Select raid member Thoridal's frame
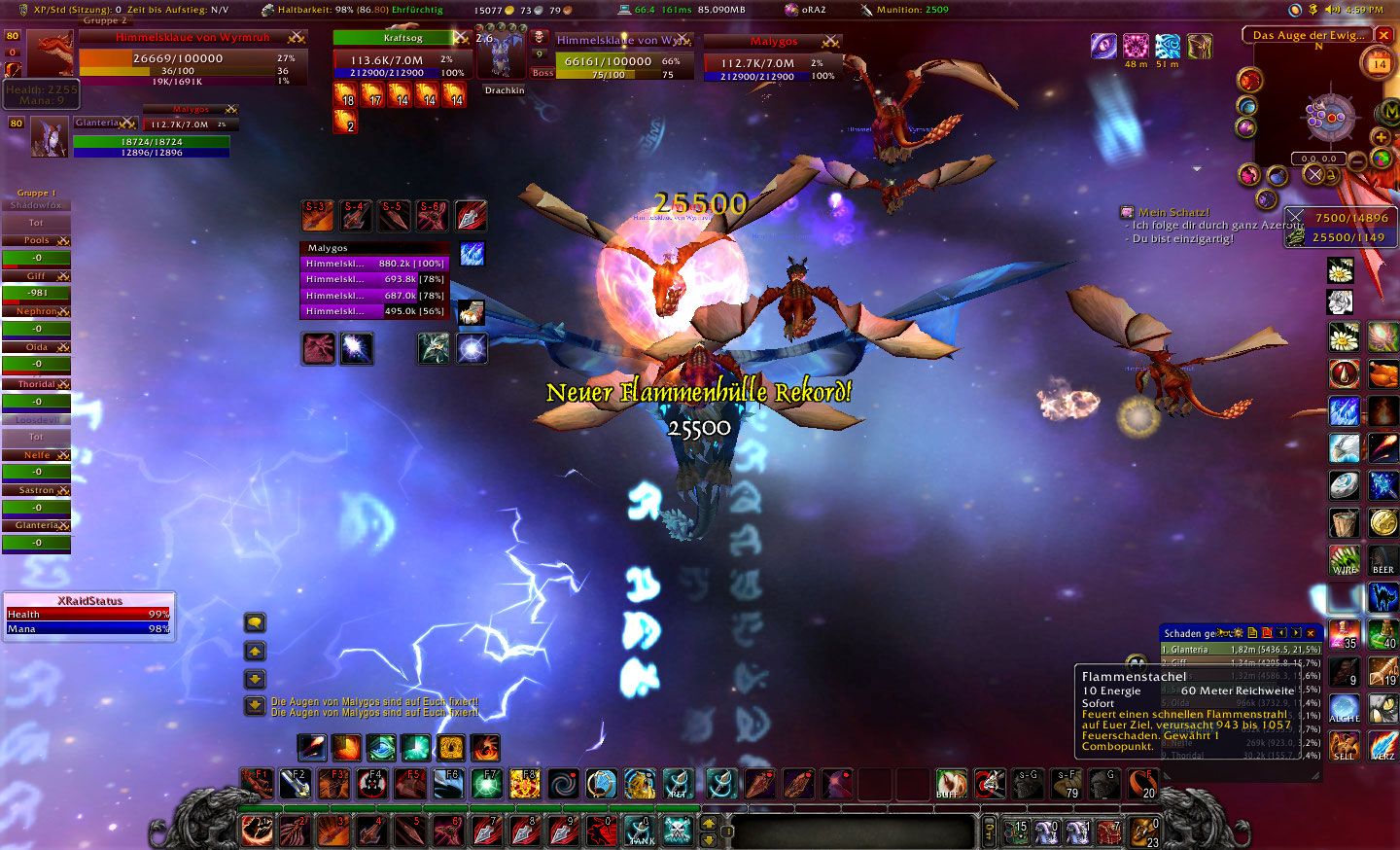Image resolution: width=1400 pixels, height=850 pixels. [36, 384]
